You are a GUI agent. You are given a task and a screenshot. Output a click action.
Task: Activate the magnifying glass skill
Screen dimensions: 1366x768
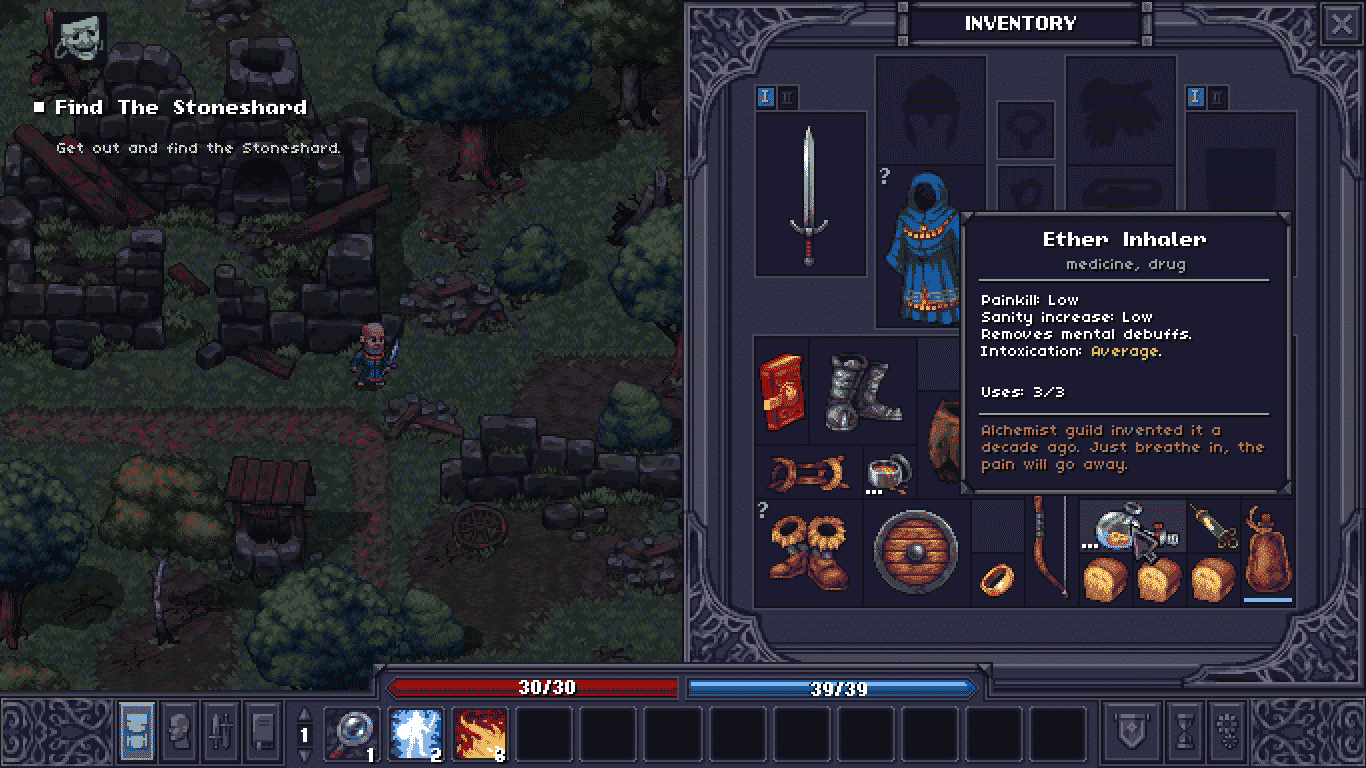pos(353,735)
